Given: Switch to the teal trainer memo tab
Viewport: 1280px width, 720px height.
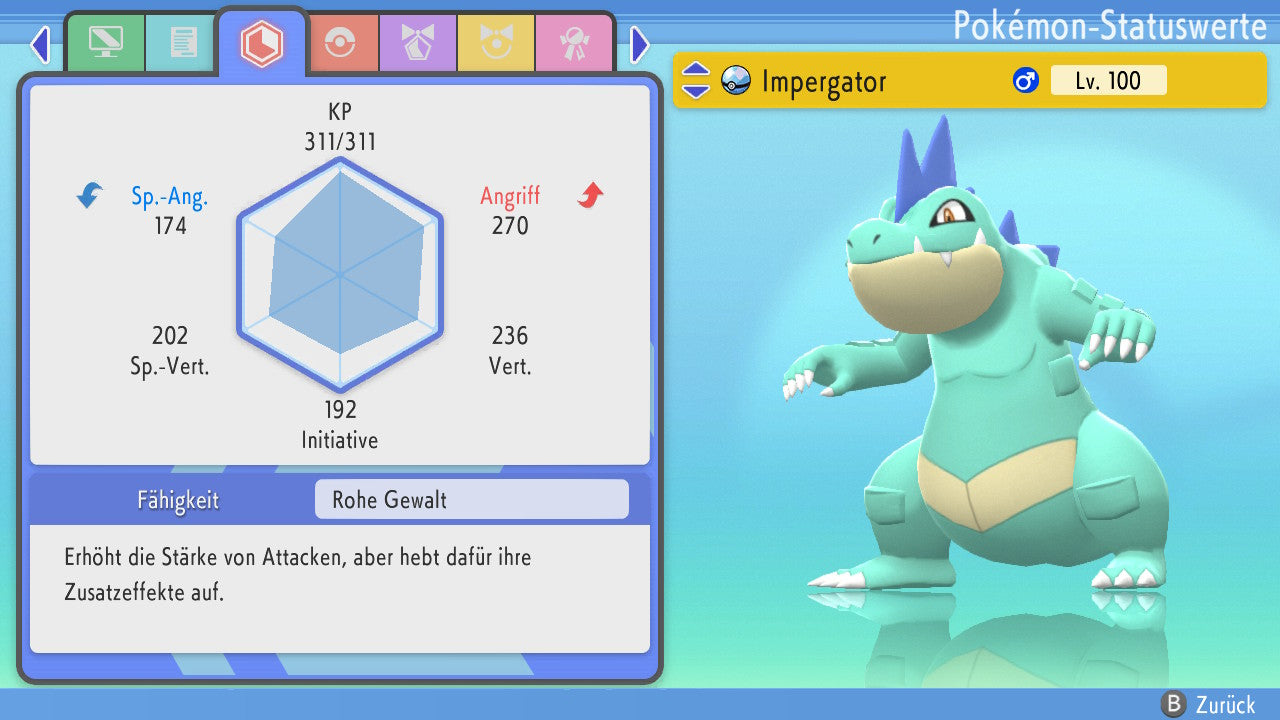Looking at the screenshot, I should point(182,43).
